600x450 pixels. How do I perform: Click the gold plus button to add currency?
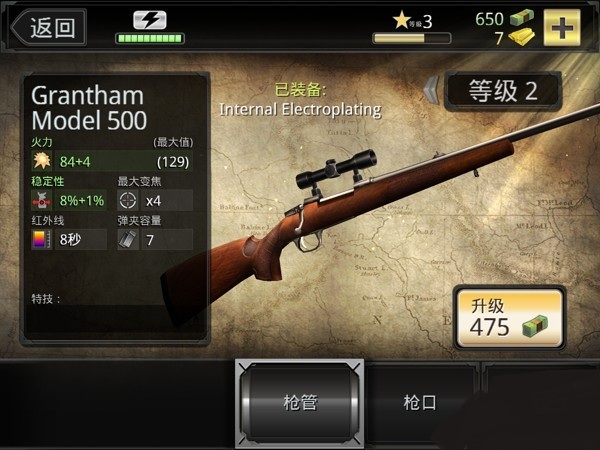point(562,27)
